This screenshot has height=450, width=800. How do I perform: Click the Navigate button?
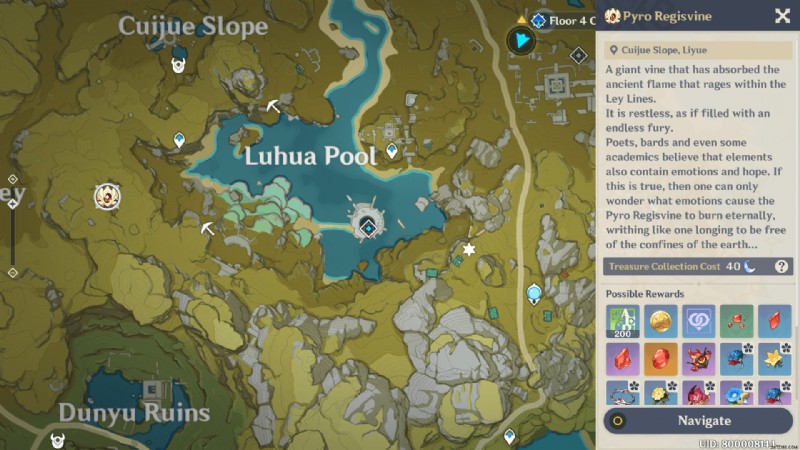(x=699, y=420)
